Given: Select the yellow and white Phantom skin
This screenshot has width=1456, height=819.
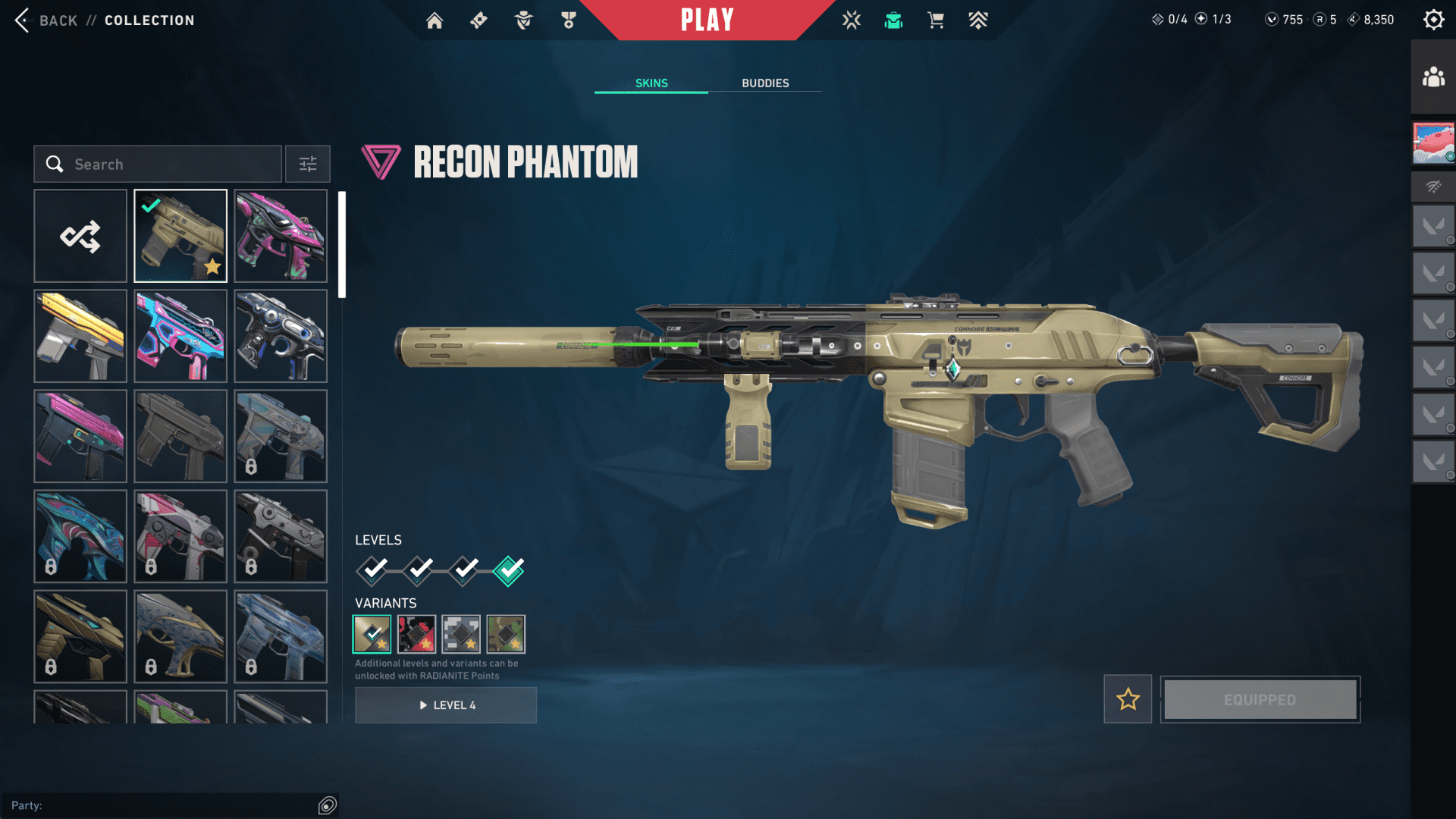Looking at the screenshot, I should [80, 336].
